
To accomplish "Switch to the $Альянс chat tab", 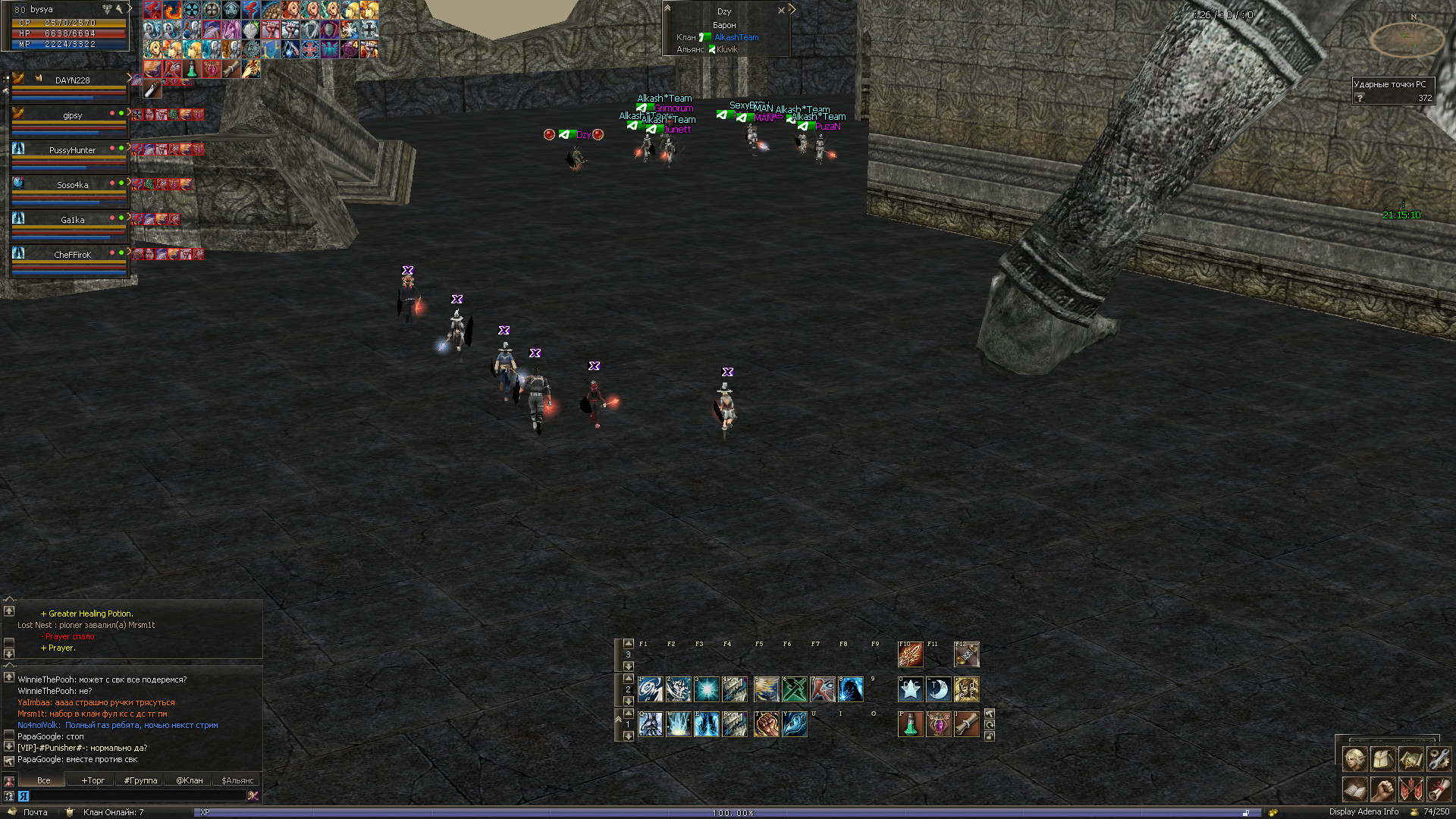I will (237, 780).
